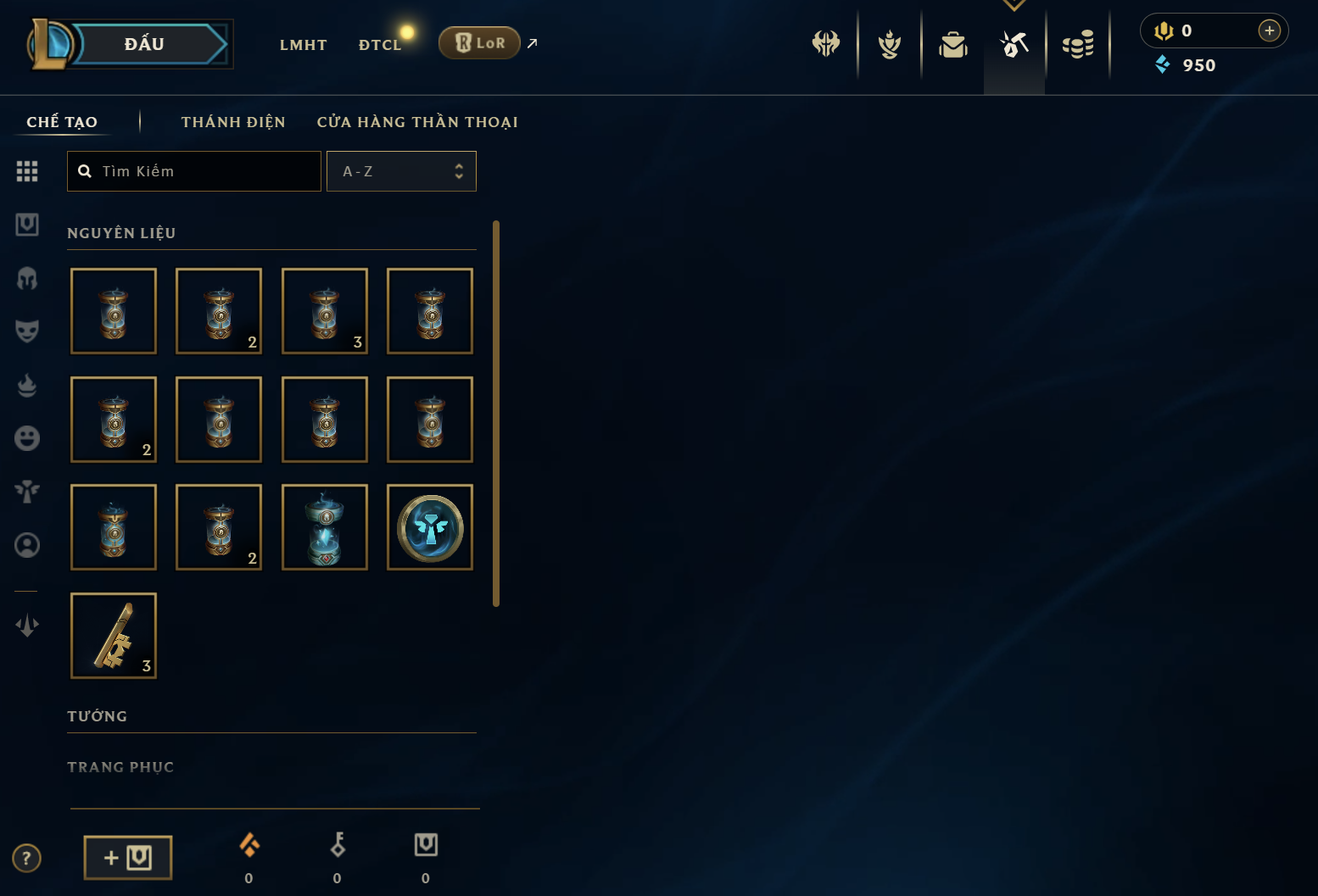Switch to the ĐTCL tab

coord(379,45)
